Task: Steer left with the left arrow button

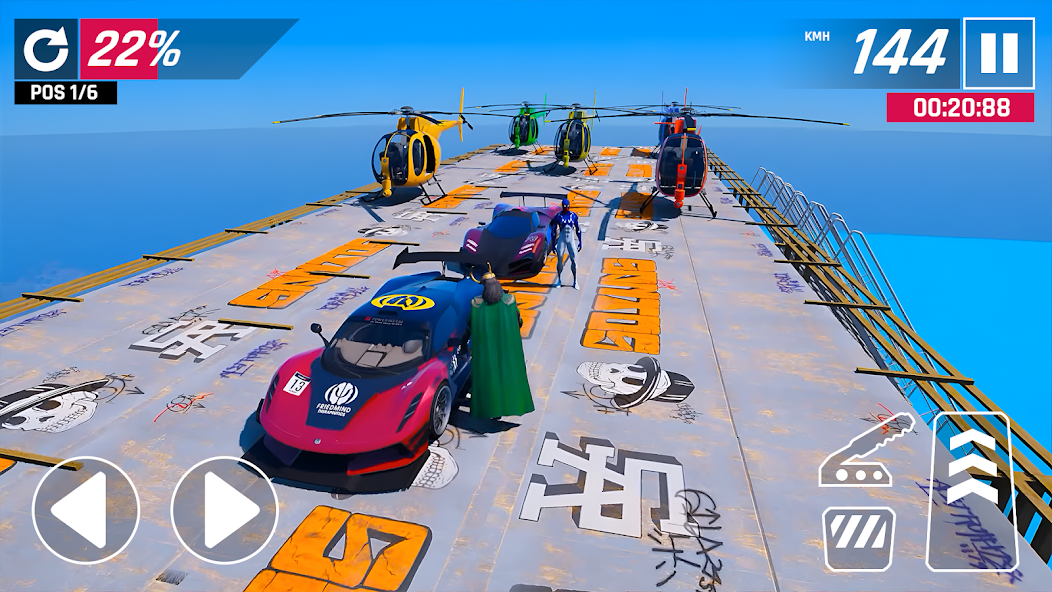Action: [x=85, y=510]
